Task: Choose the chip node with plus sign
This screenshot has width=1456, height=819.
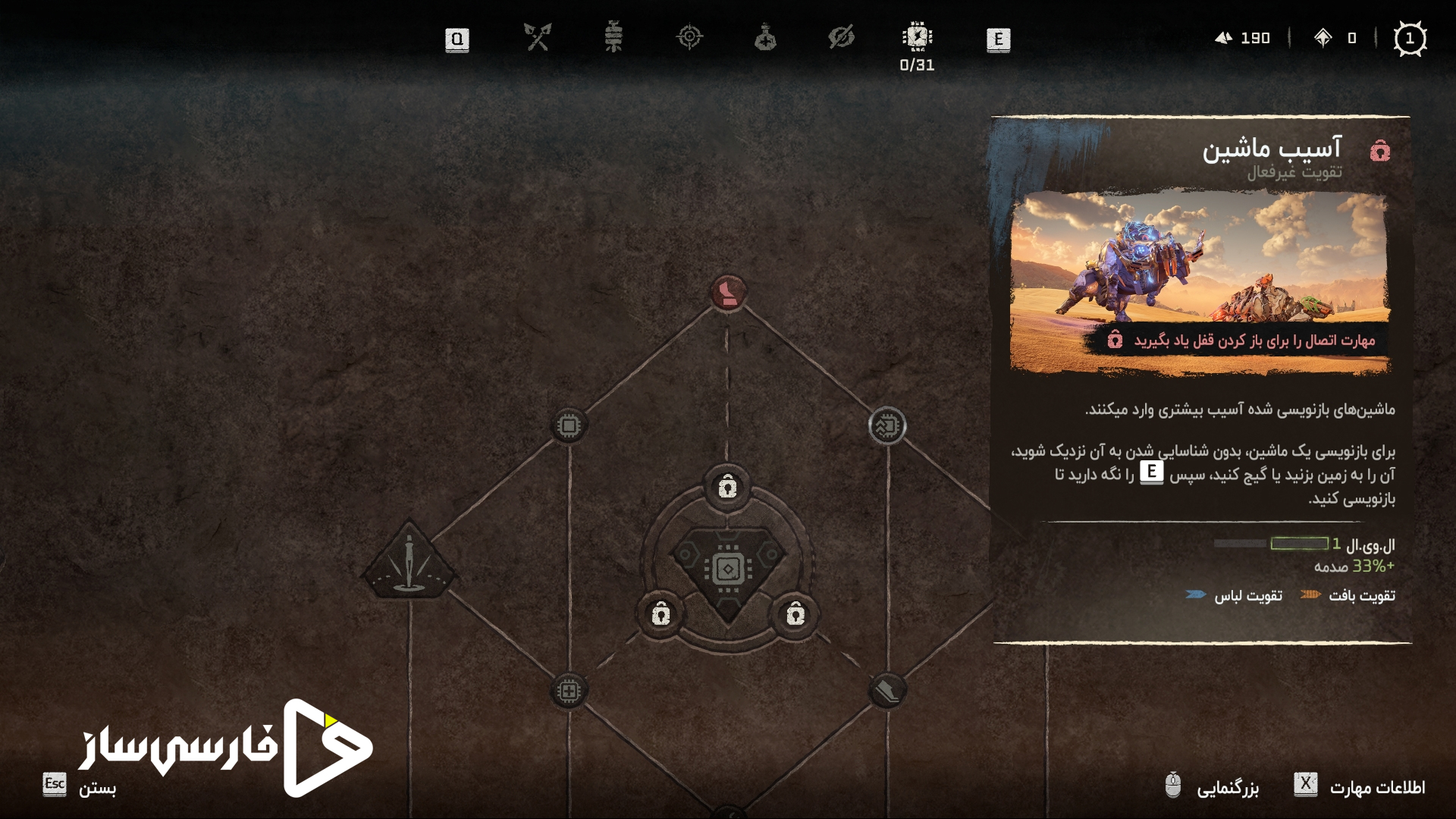Action: (569, 691)
